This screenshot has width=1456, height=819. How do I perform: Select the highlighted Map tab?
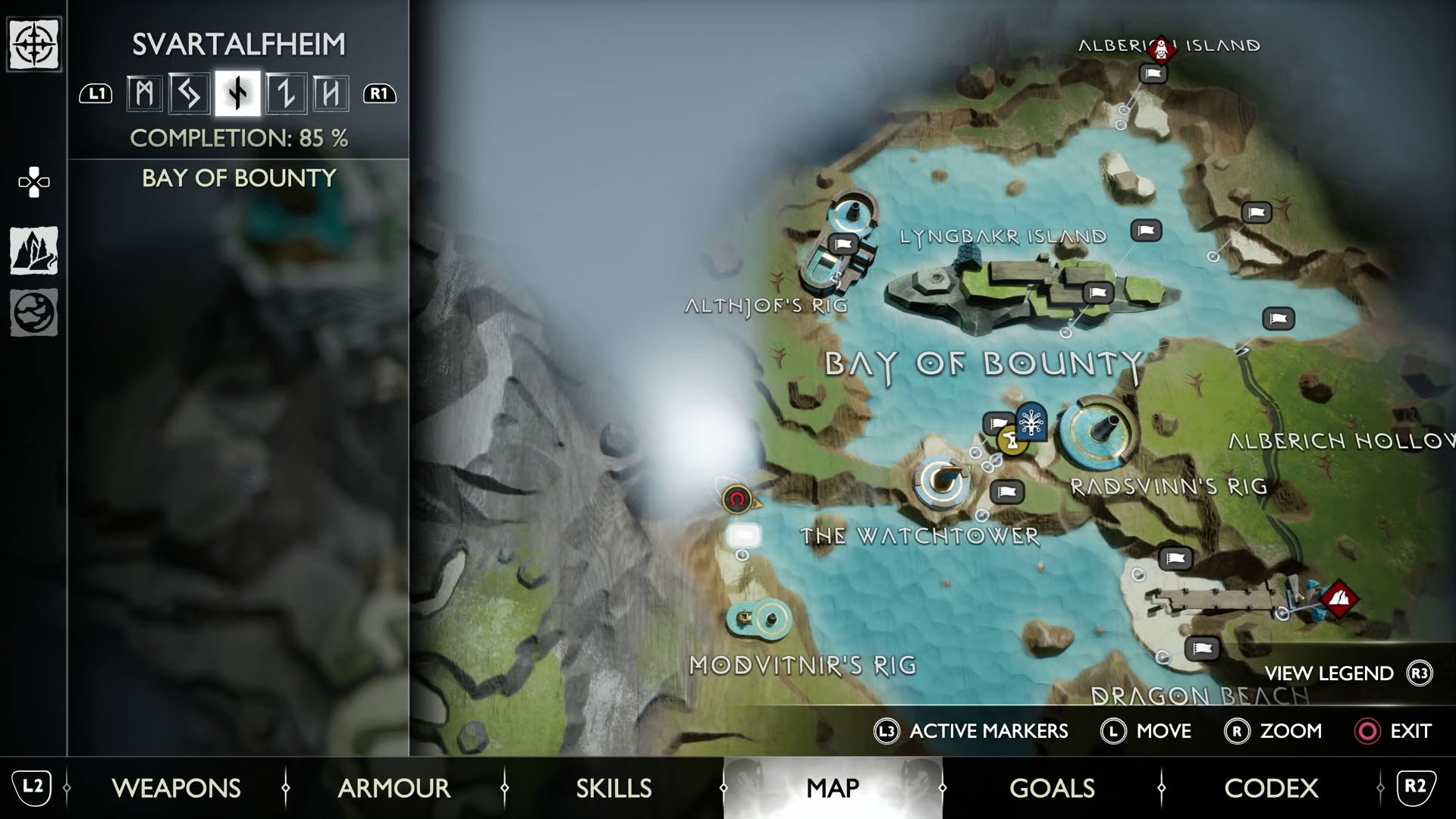[x=833, y=788]
